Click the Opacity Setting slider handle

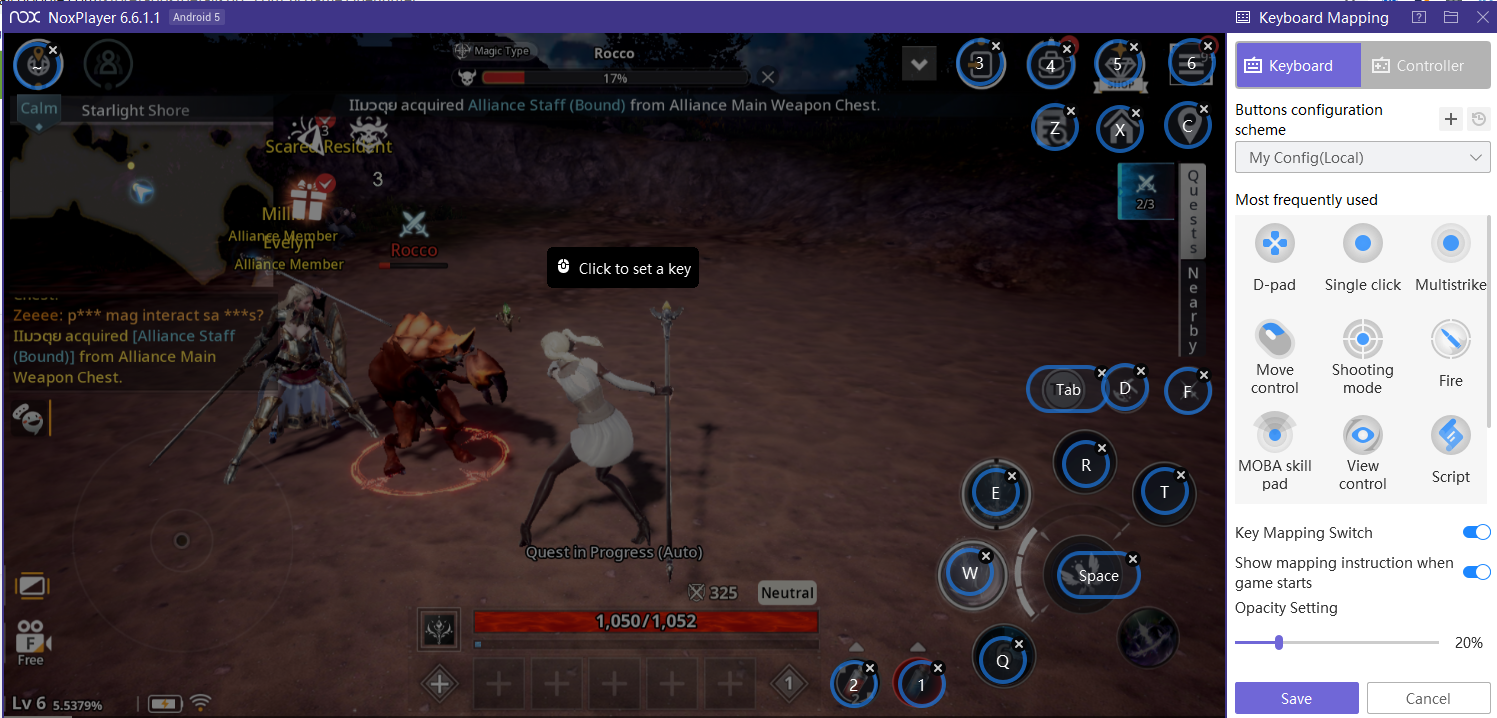[1279, 643]
